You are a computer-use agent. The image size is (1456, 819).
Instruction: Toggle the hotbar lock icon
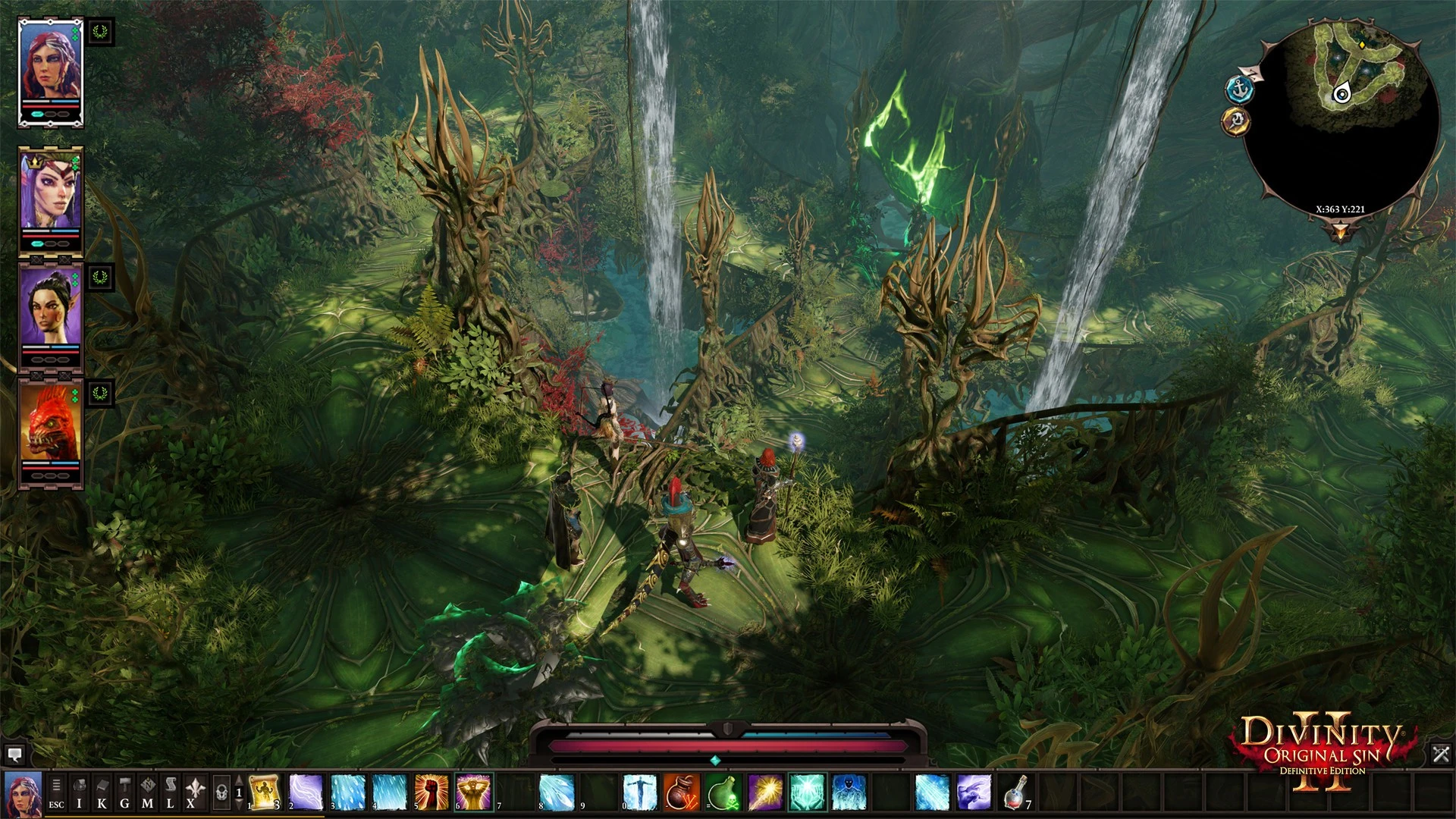point(221,792)
